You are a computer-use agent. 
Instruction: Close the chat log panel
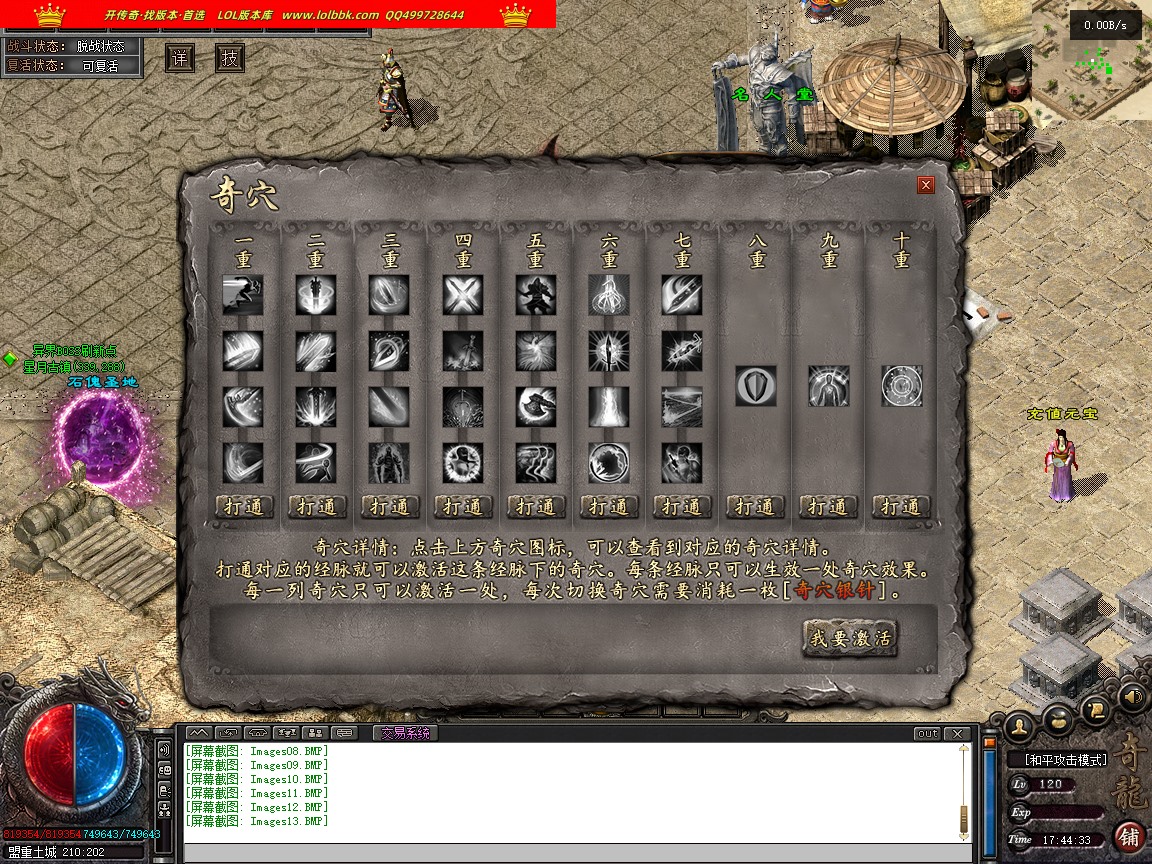pos(958,734)
